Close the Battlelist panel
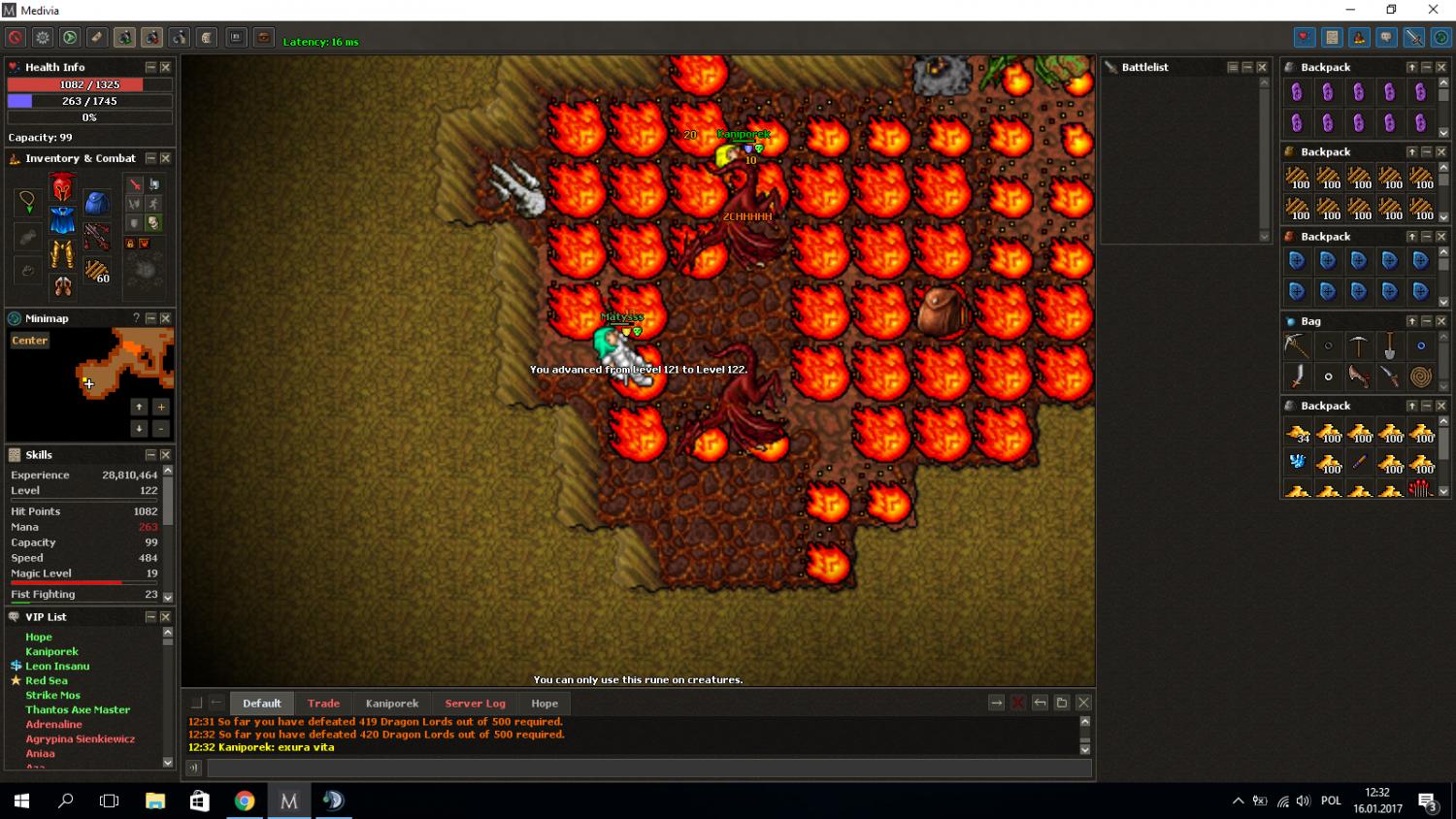 (1262, 67)
